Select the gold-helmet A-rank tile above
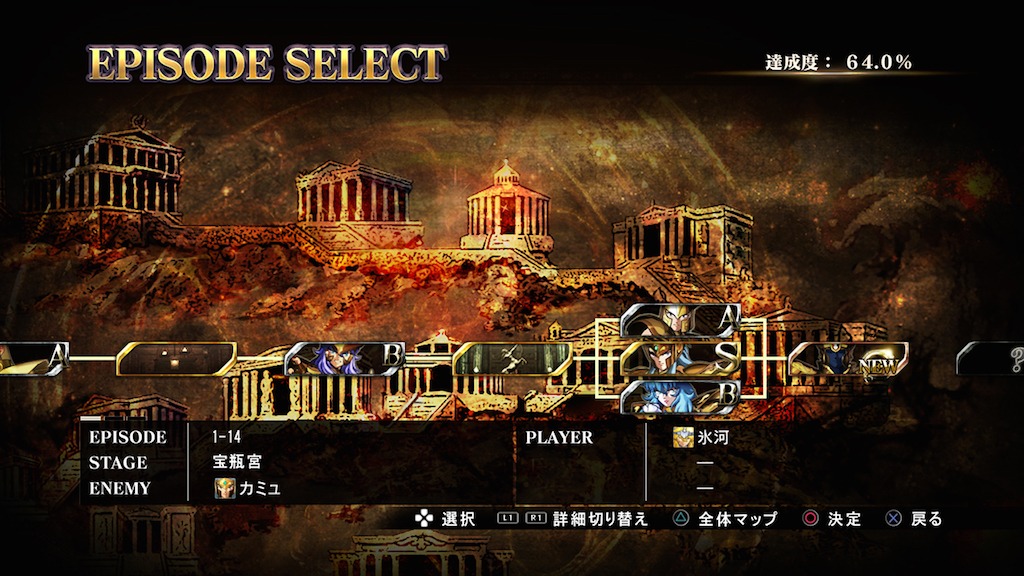1024x576 pixels. click(x=680, y=320)
